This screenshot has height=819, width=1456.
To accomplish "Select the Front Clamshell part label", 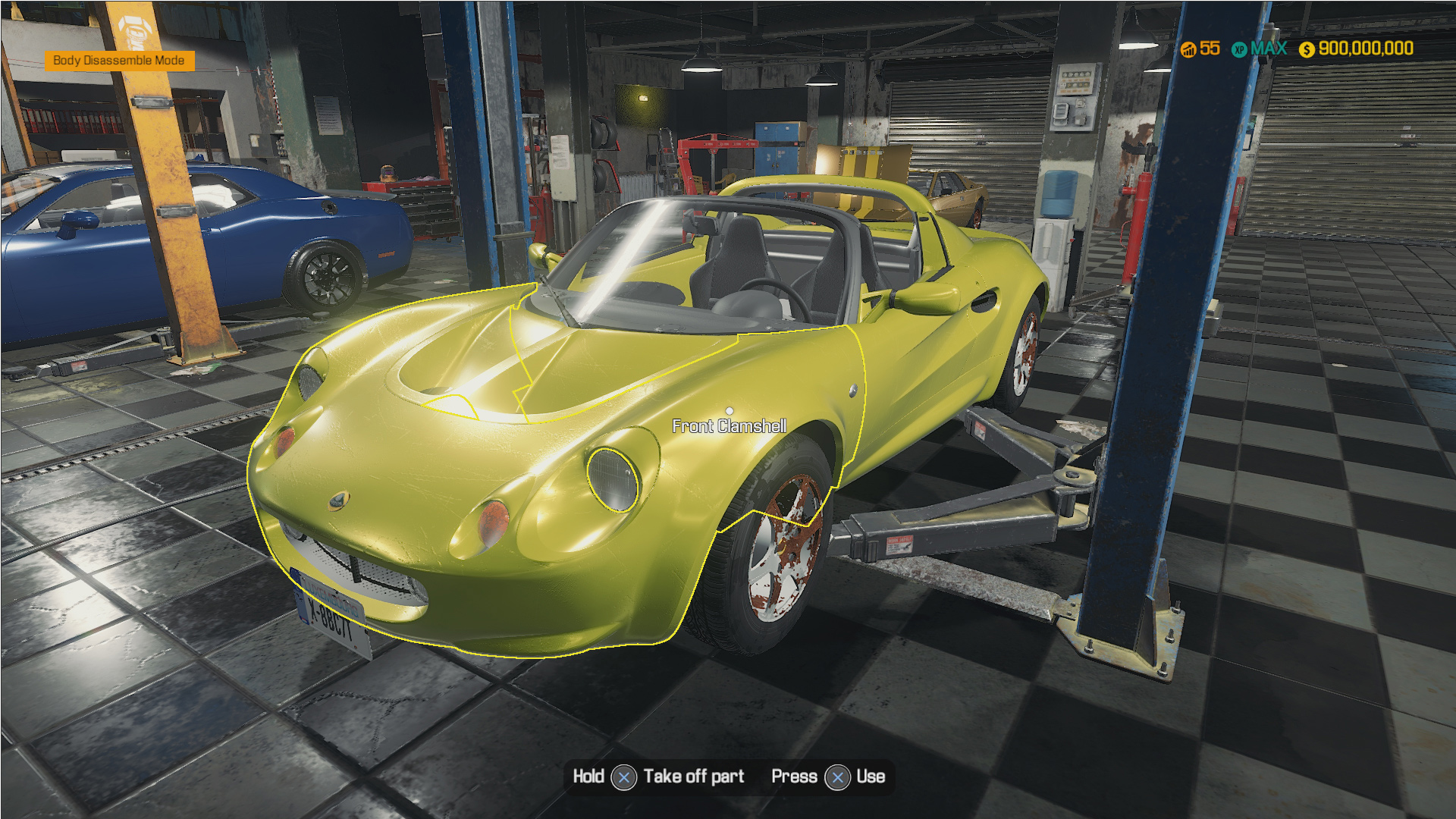I will pos(730,426).
